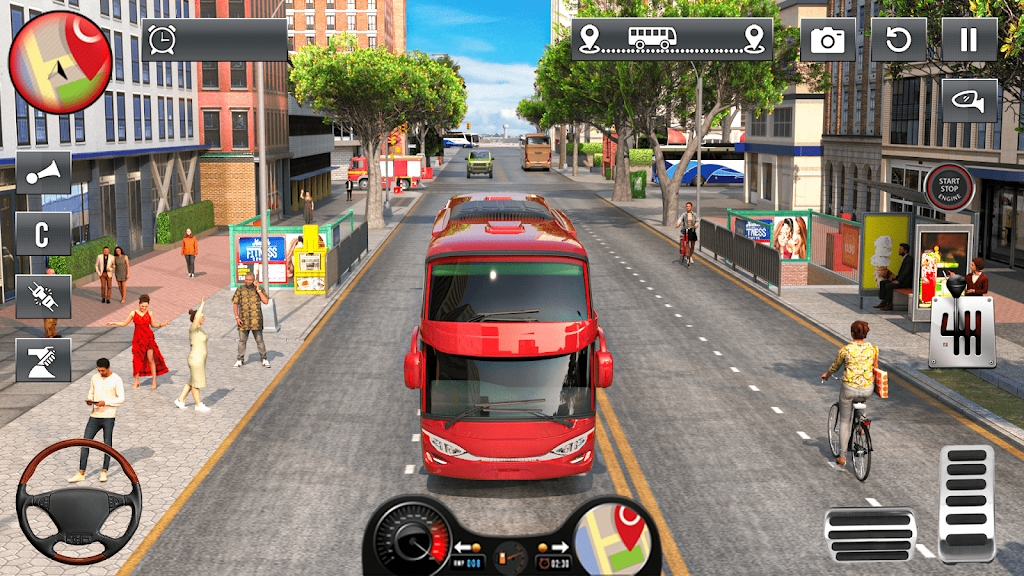Open the circular minimap in the corner
The height and width of the screenshot is (576, 1024).
(x=60, y=62)
